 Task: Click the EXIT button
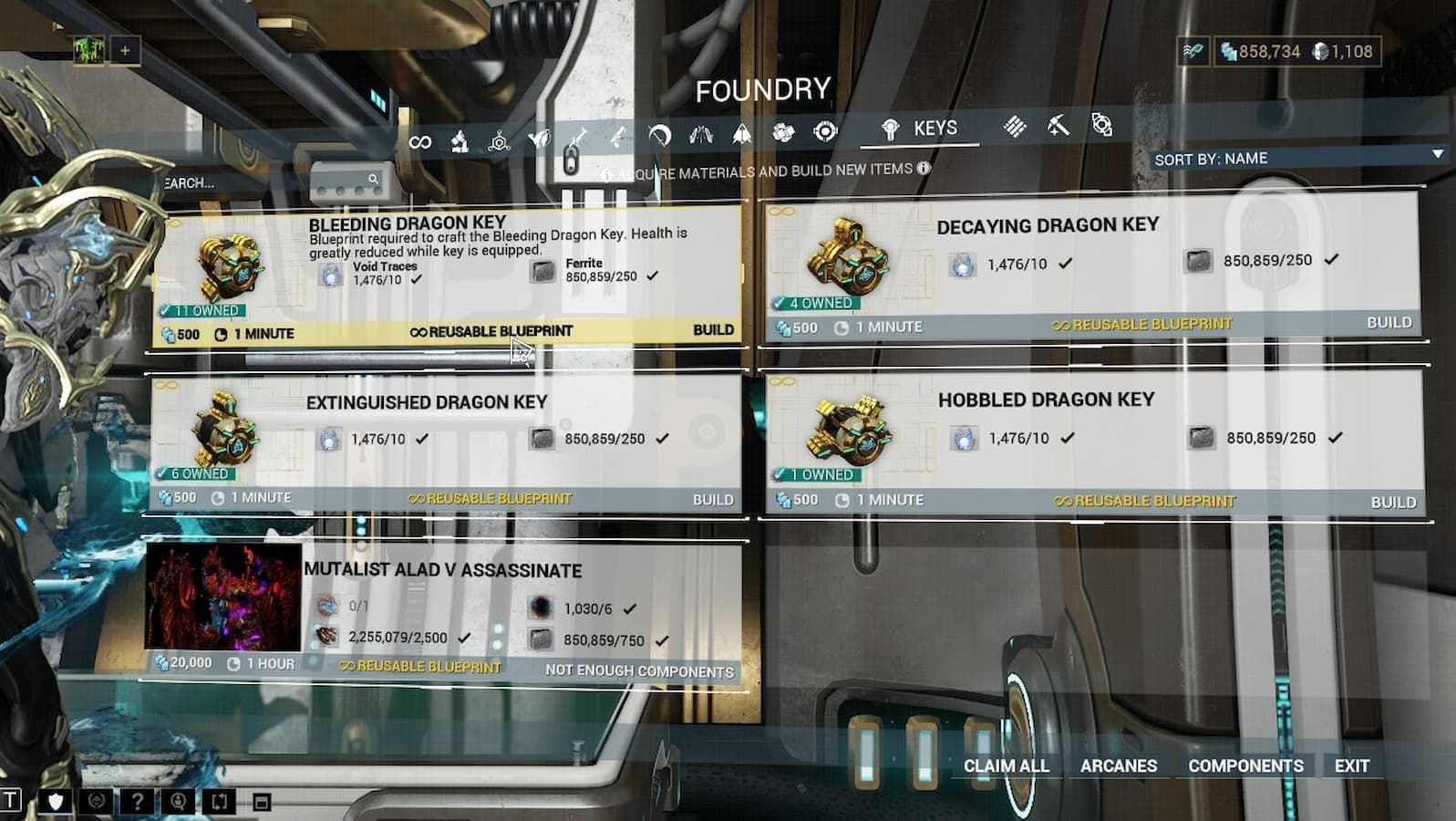pyautogui.click(x=1351, y=766)
